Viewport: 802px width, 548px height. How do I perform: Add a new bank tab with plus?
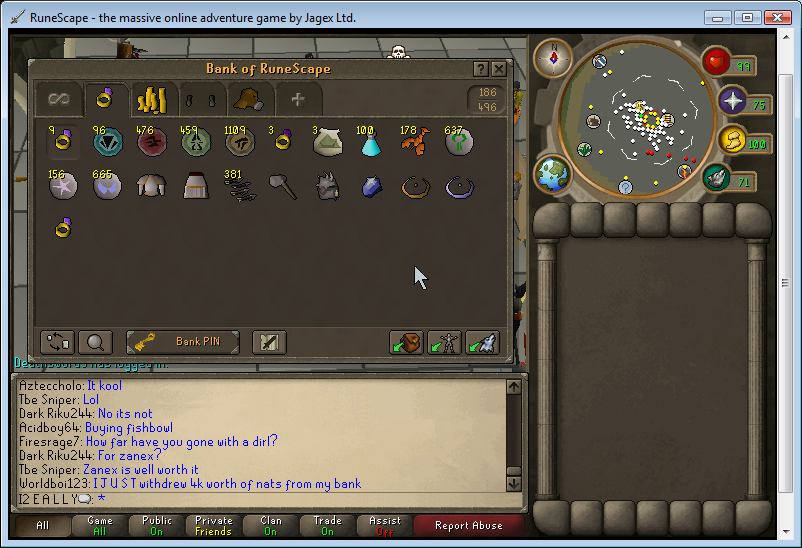pyautogui.click(x=296, y=99)
